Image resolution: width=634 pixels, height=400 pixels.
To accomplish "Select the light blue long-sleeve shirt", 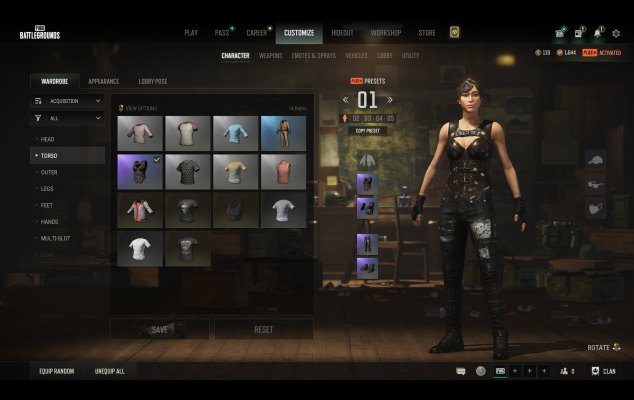I will [x=235, y=133].
